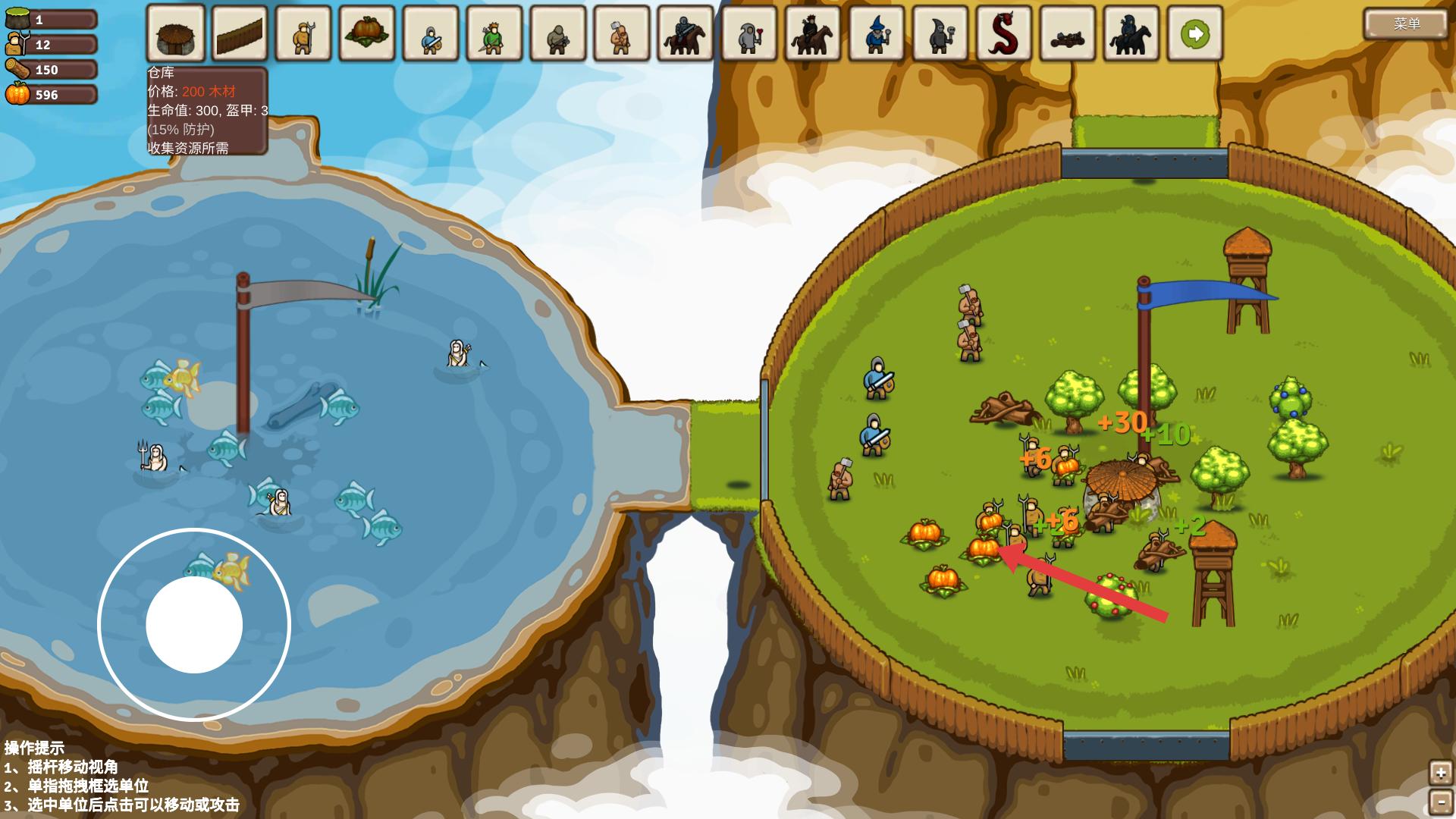The height and width of the screenshot is (819, 1456).
Task: Select the warehouse hut build icon
Action: pos(176,34)
